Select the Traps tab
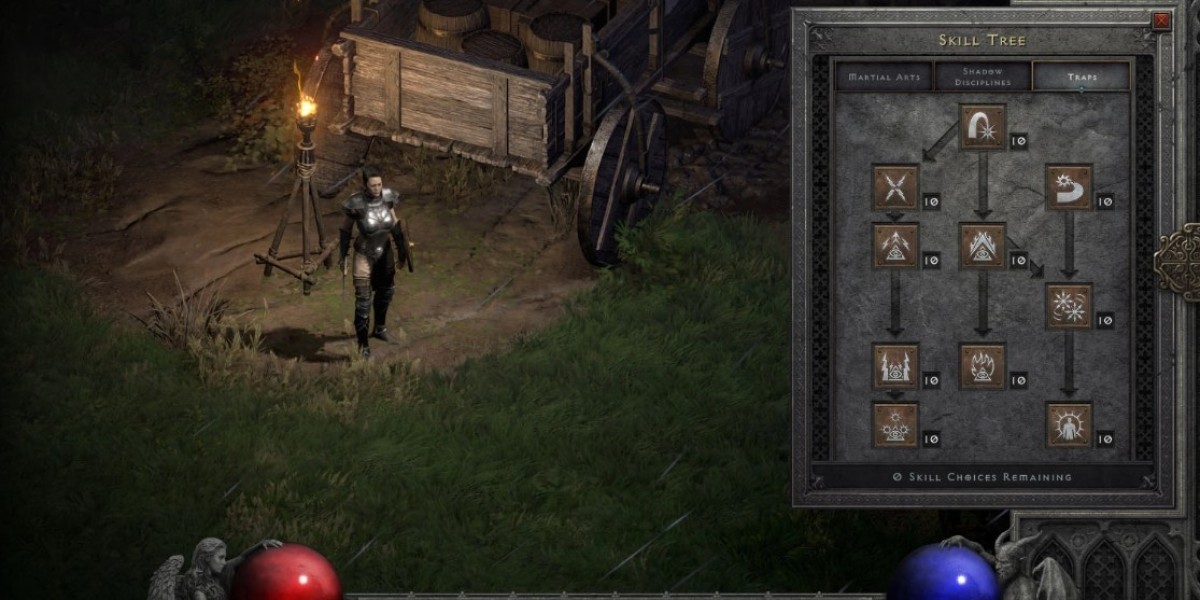Viewport: 1200px width, 600px height. [x=1081, y=77]
